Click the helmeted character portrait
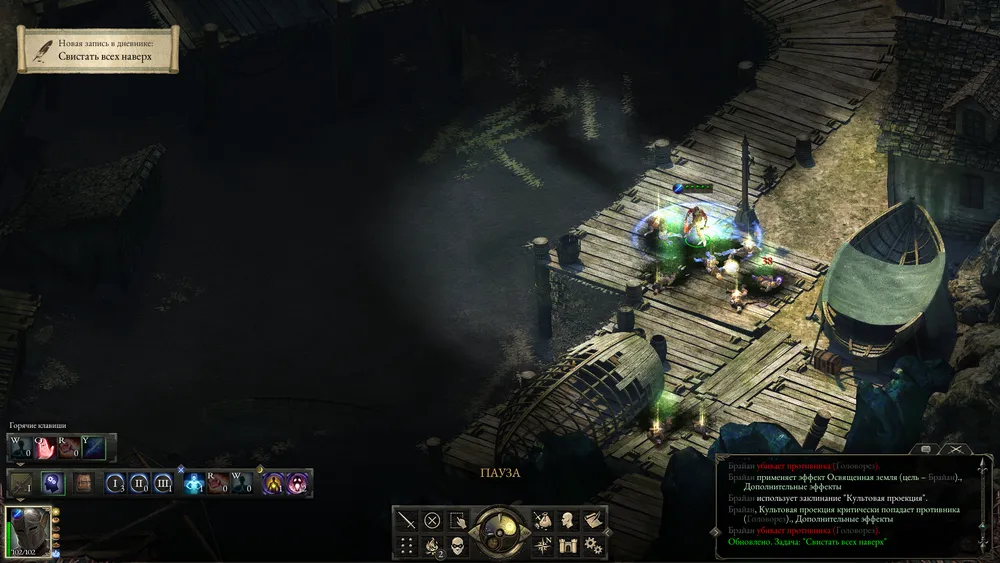Viewport: 1000px width, 563px height. tap(27, 529)
